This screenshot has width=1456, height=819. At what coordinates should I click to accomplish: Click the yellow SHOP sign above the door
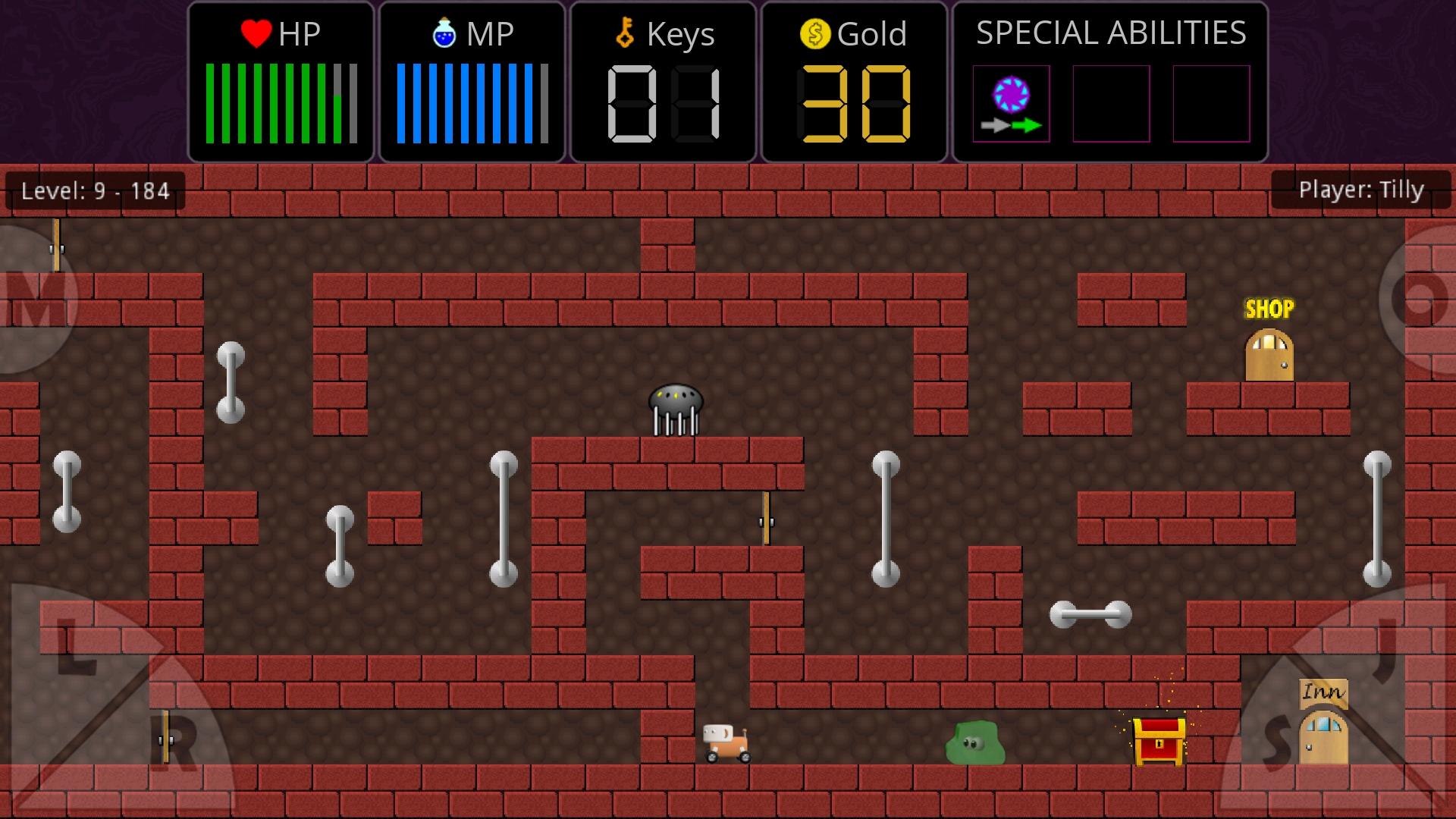click(x=1270, y=308)
